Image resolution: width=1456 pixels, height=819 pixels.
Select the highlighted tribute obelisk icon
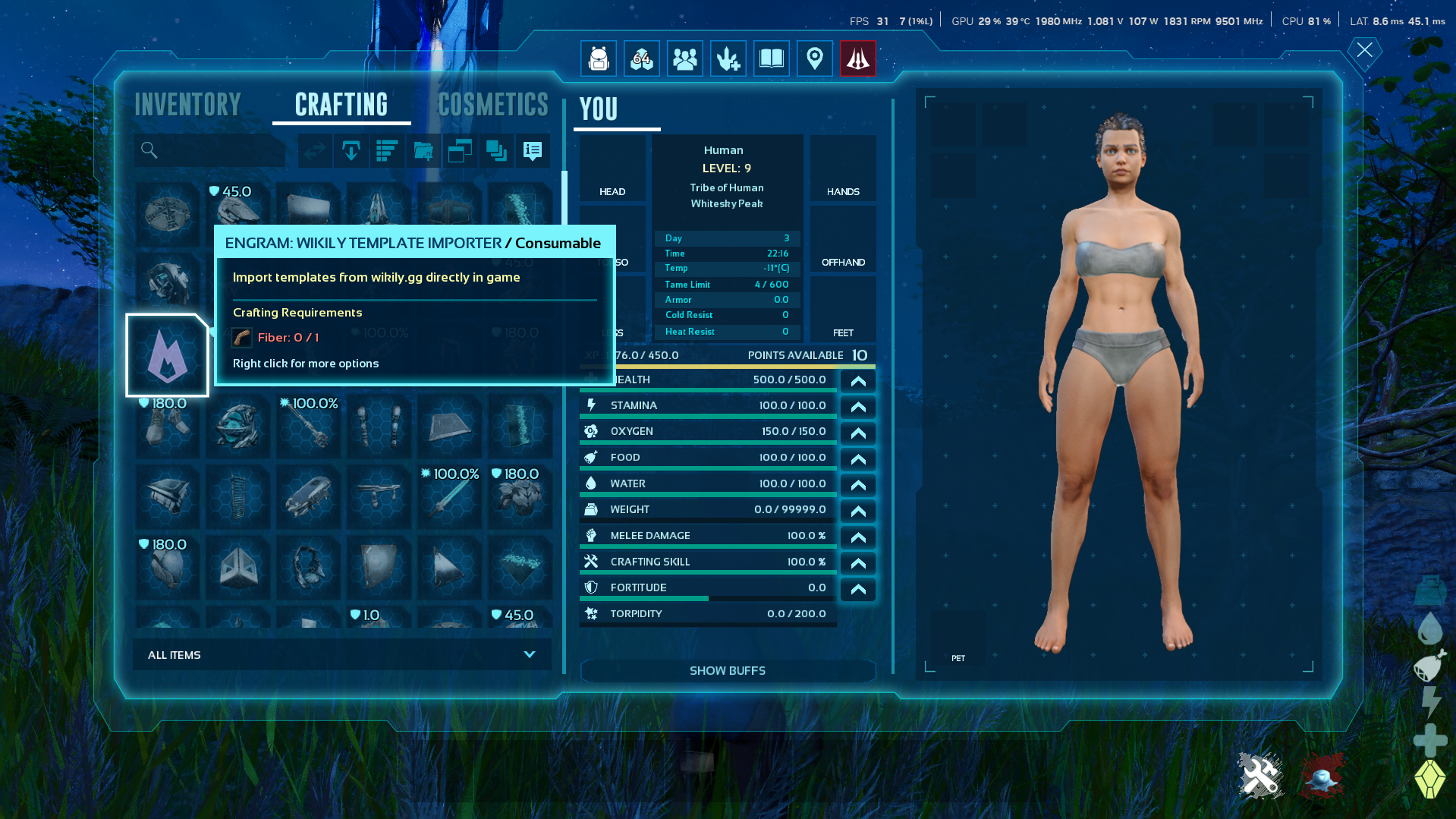[857, 58]
